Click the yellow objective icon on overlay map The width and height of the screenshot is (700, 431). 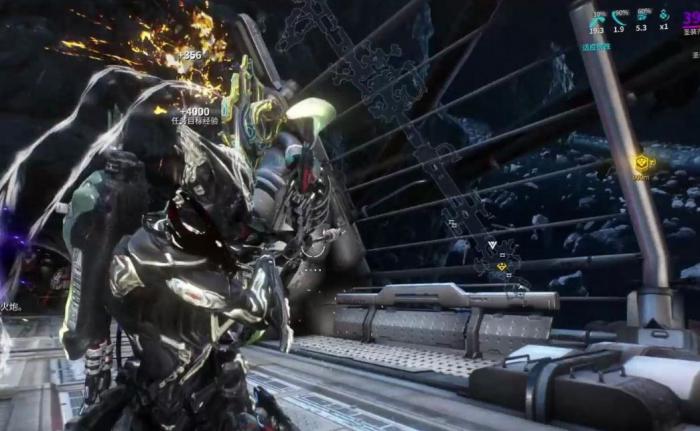click(502, 266)
